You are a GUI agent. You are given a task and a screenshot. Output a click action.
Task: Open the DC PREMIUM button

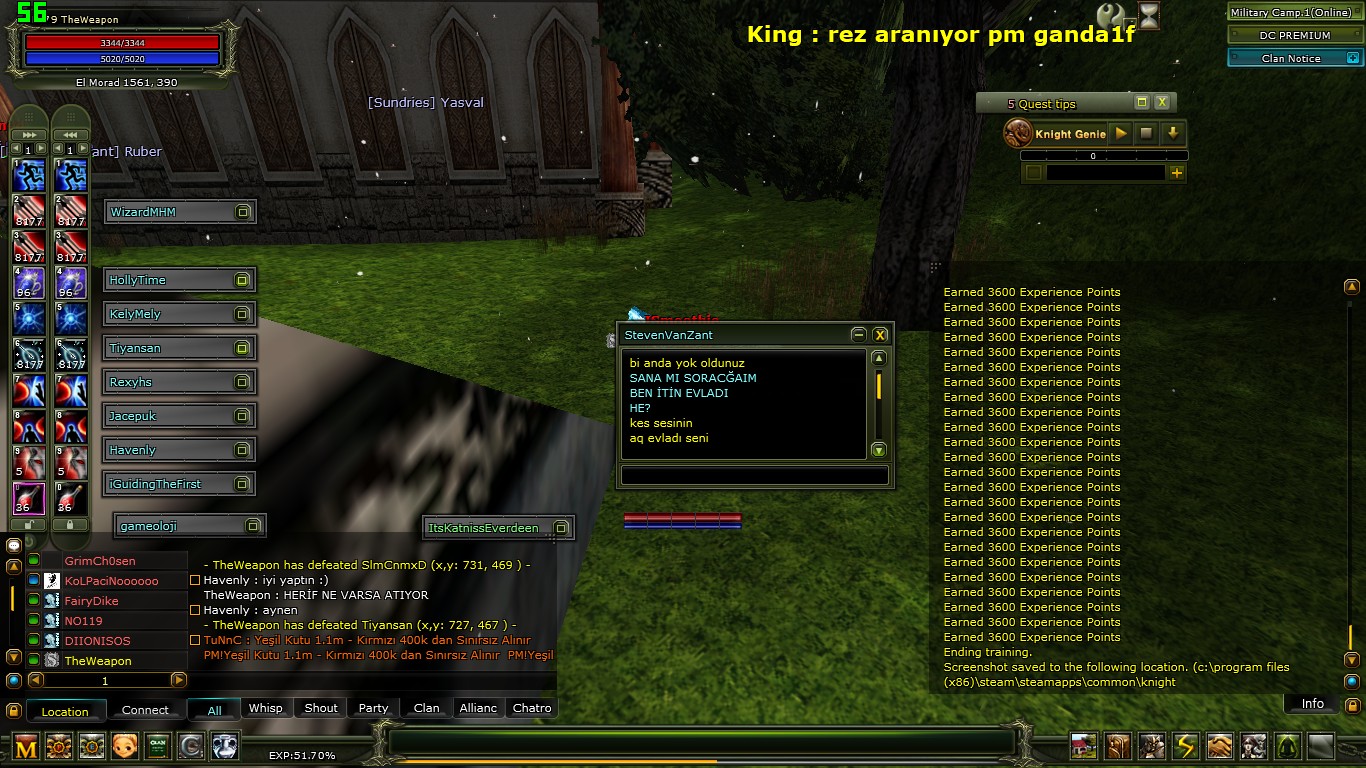[x=1294, y=35]
